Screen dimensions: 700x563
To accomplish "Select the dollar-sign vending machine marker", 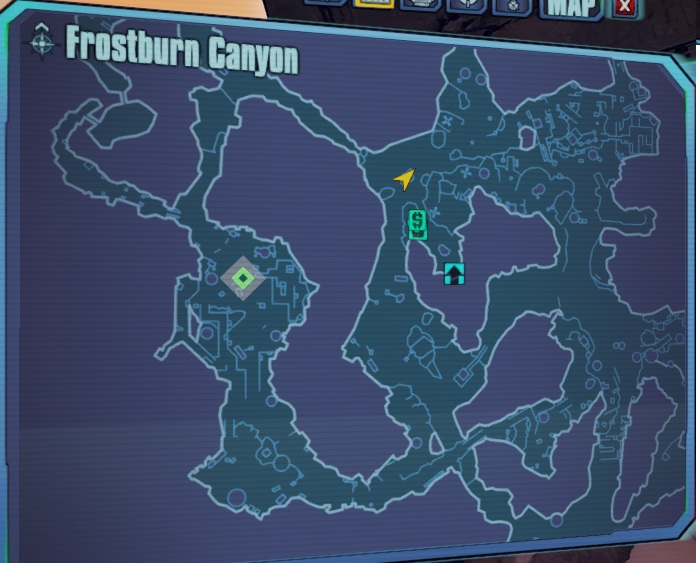I will pos(418,224).
